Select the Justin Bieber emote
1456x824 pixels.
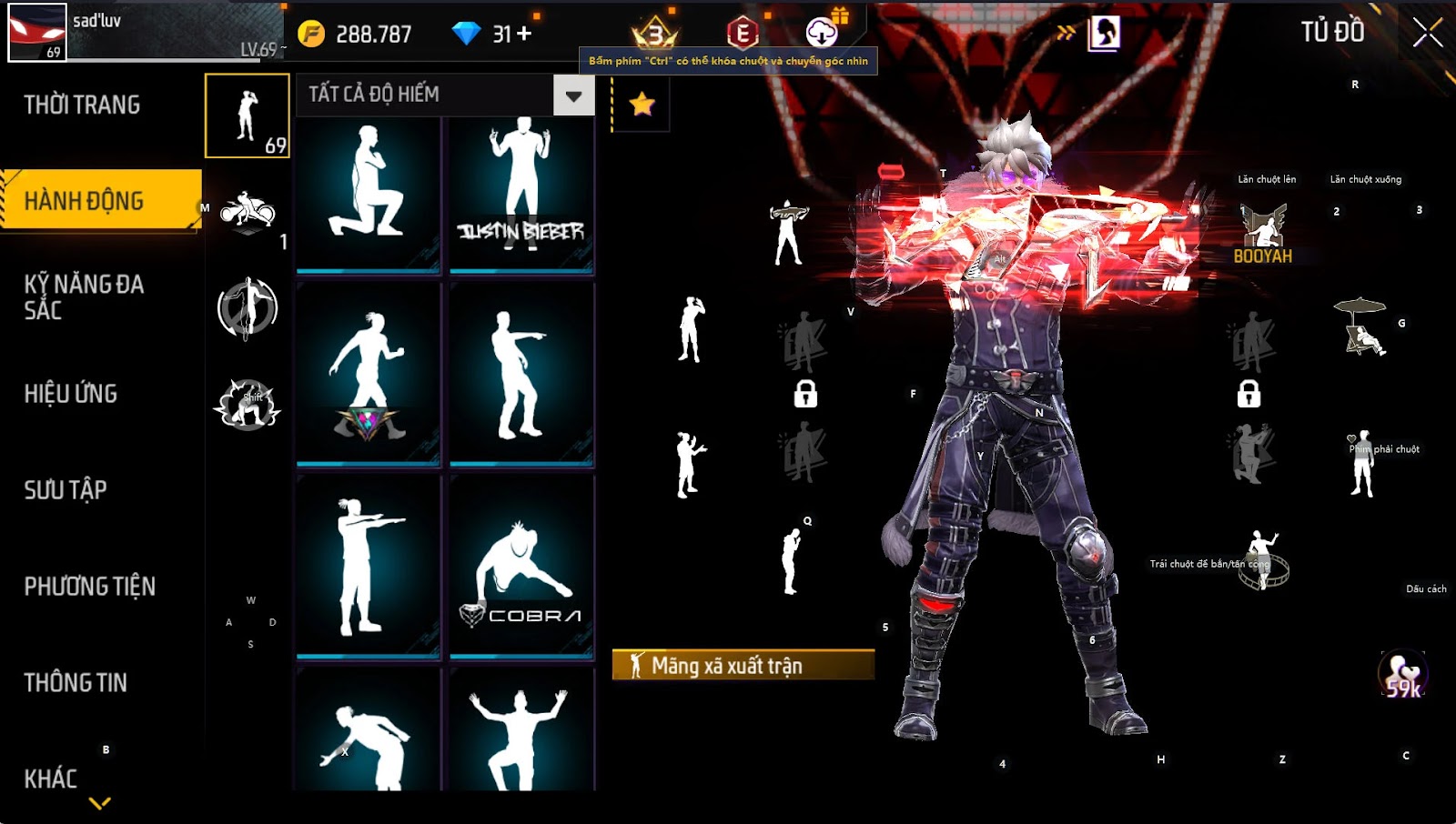[x=521, y=194]
